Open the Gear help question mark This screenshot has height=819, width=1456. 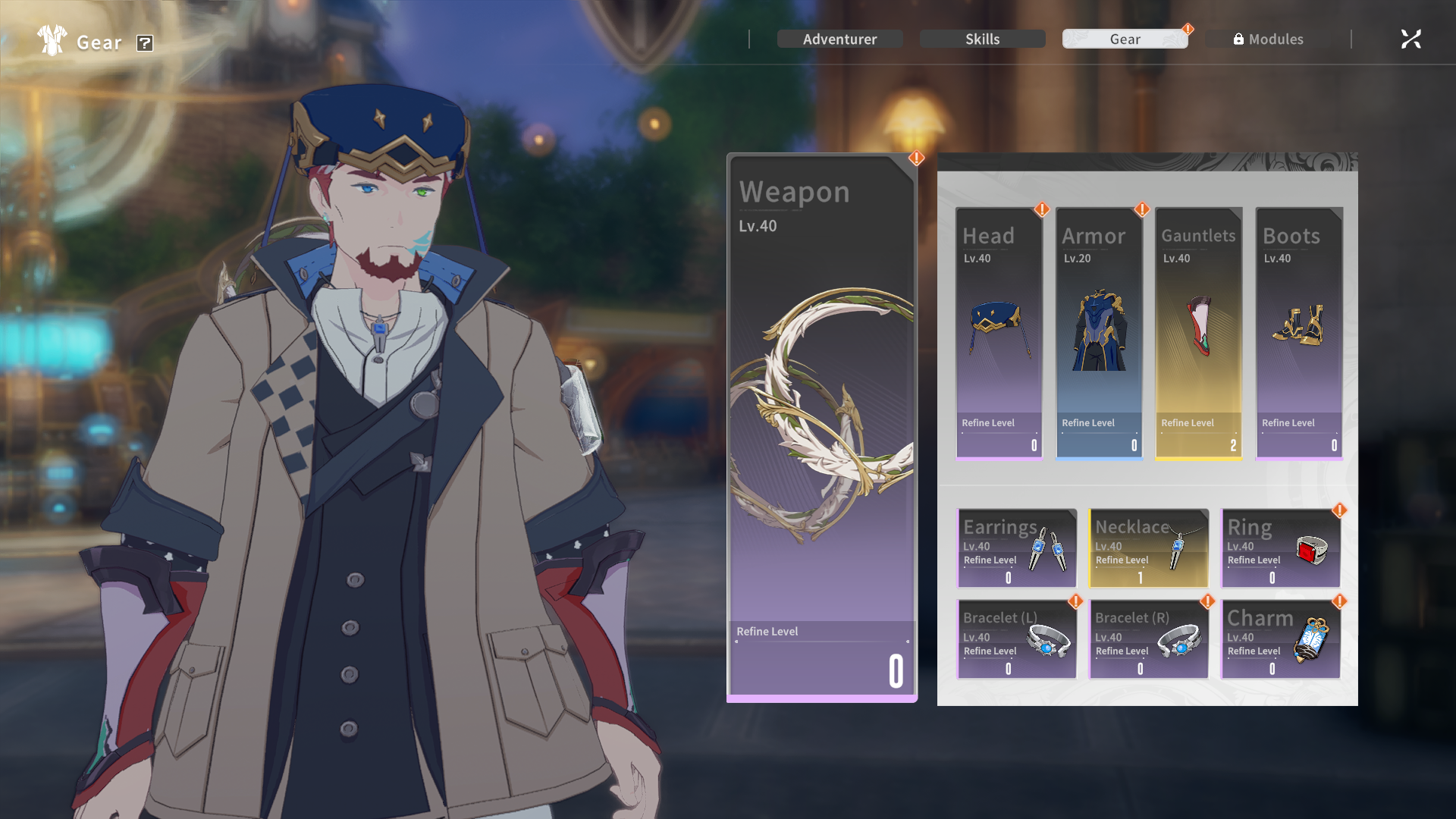[x=145, y=43]
